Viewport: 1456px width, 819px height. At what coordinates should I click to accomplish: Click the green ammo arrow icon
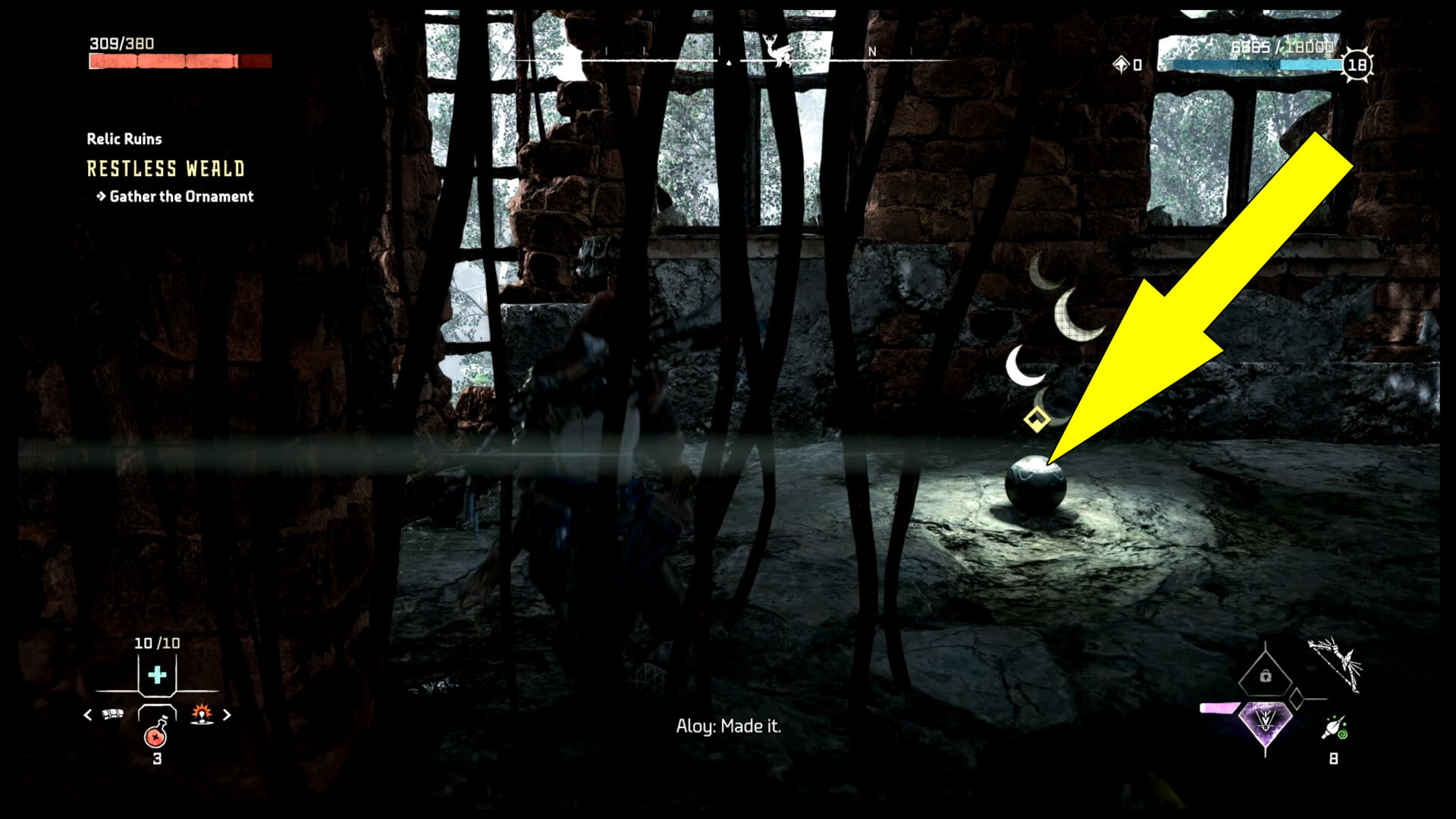(1337, 727)
